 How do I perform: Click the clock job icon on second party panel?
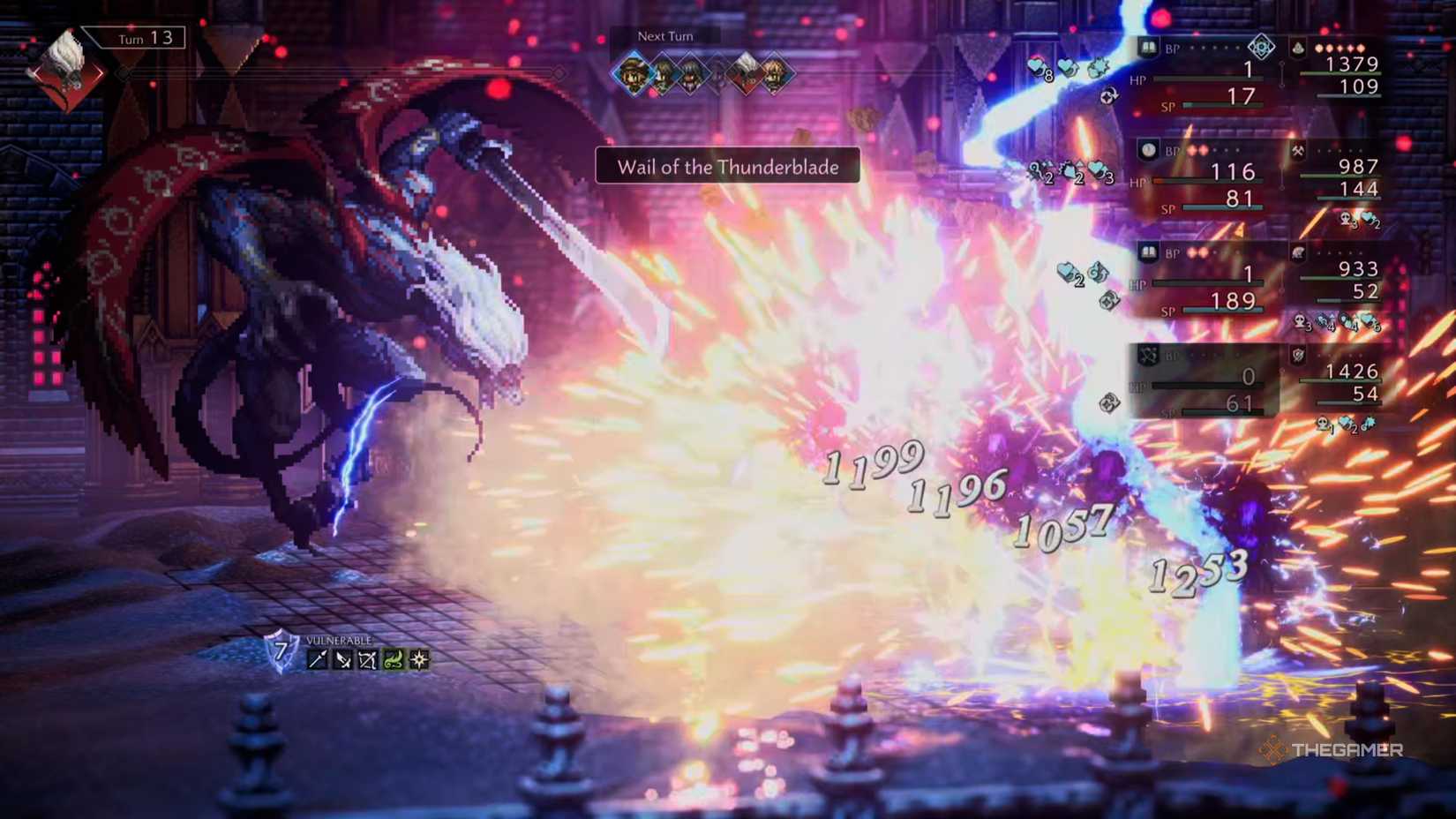1148,150
